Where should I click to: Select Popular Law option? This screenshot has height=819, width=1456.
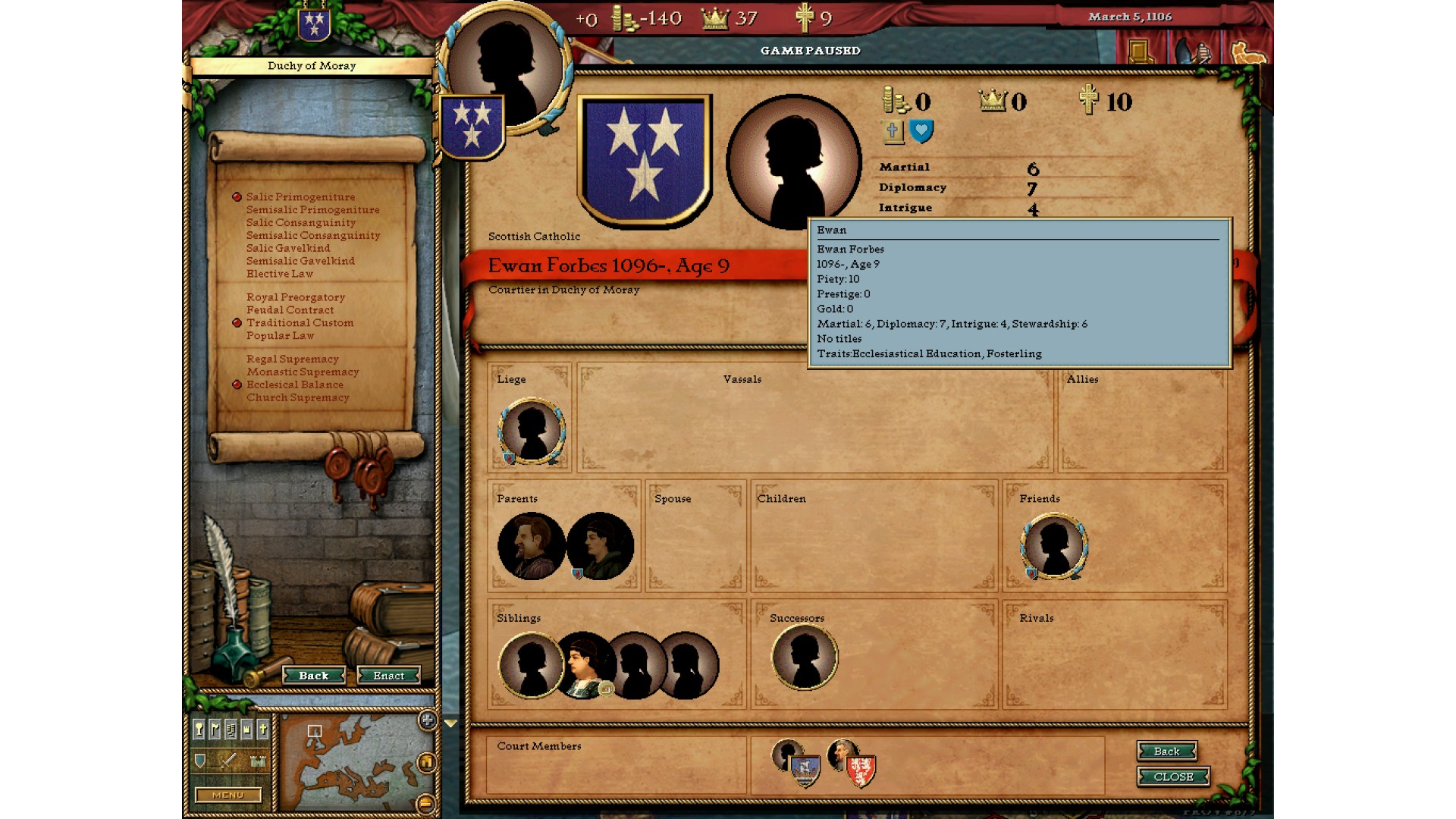(280, 335)
